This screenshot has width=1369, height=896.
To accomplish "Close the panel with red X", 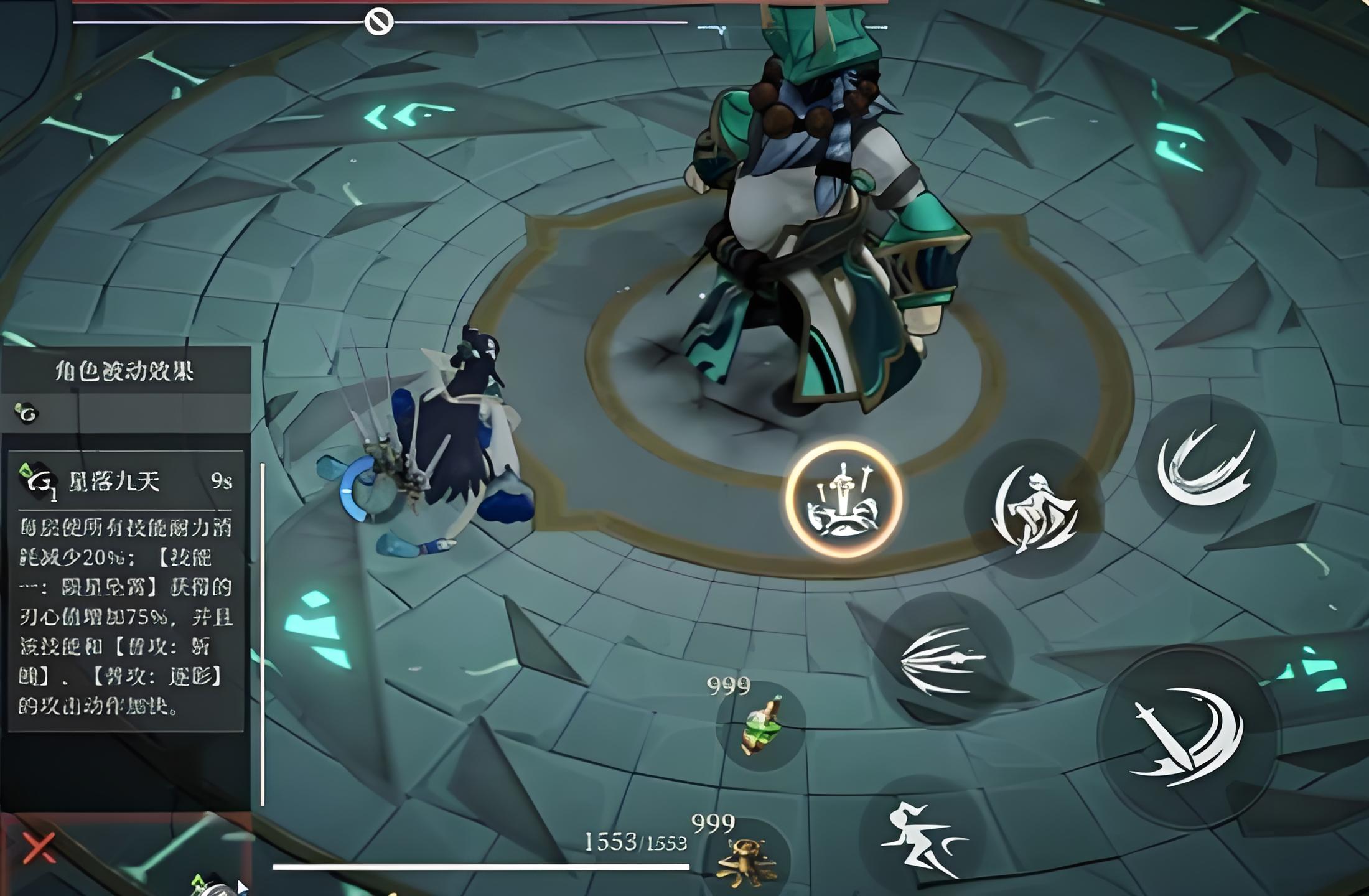I will 39,847.
